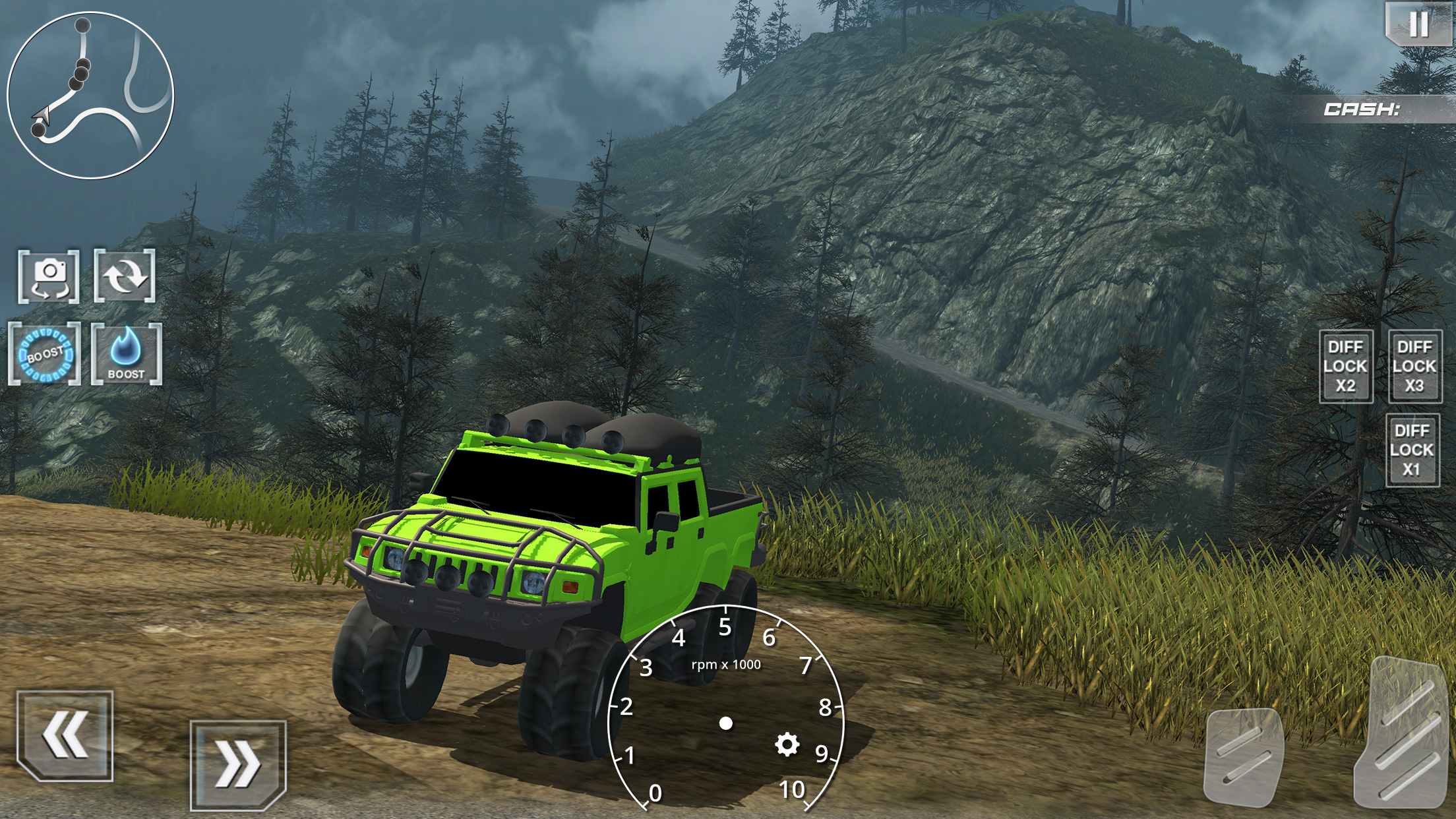
Task: Open the gear settings on the tachometer
Action: coord(787,744)
